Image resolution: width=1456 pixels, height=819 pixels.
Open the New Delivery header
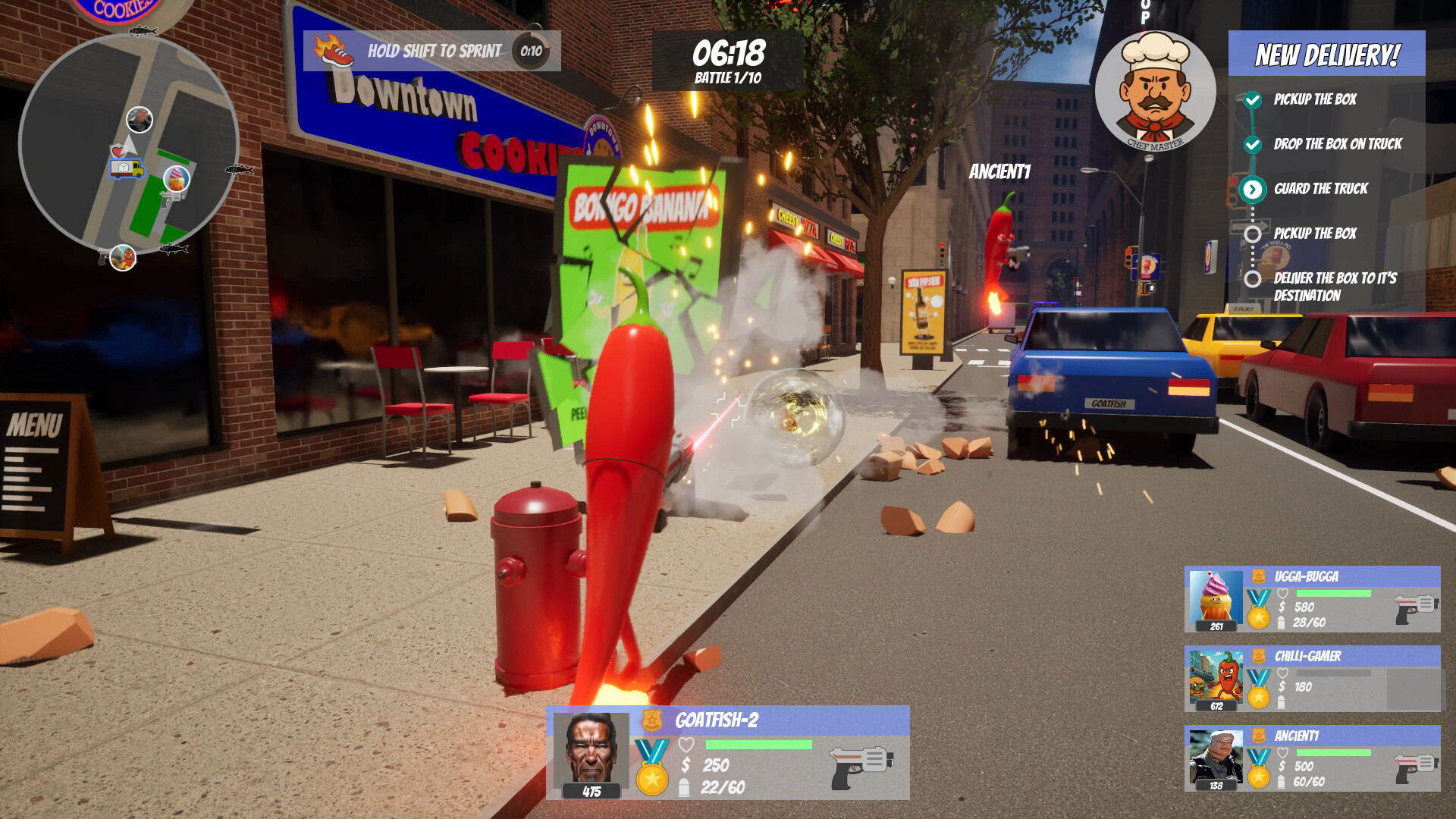click(x=1326, y=55)
